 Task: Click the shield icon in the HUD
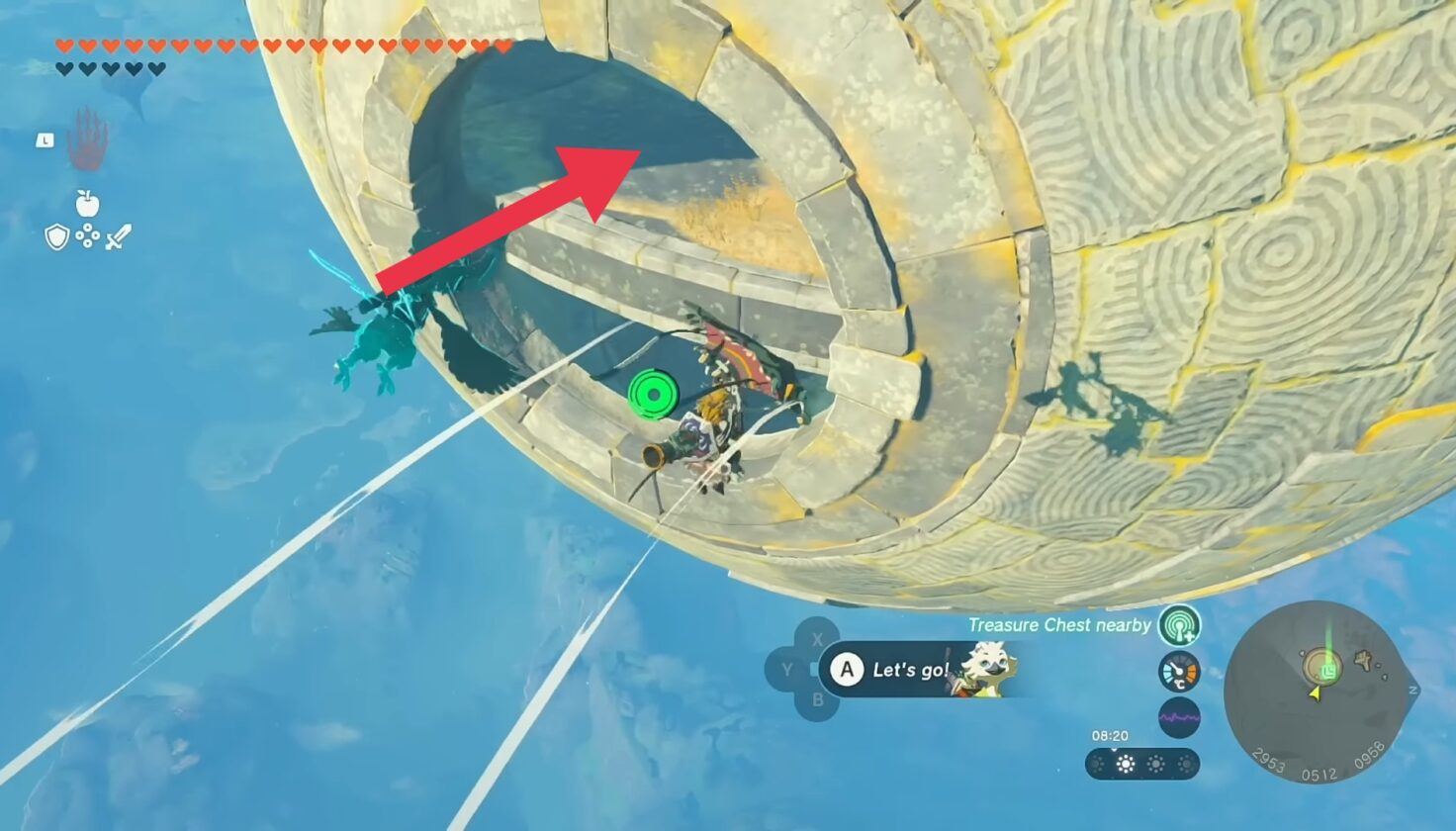pyautogui.click(x=58, y=237)
